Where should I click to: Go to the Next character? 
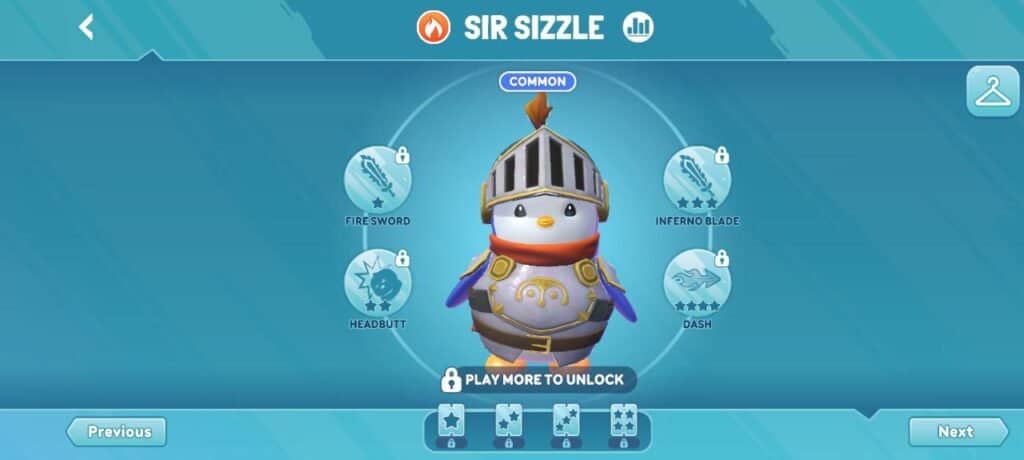point(957,432)
